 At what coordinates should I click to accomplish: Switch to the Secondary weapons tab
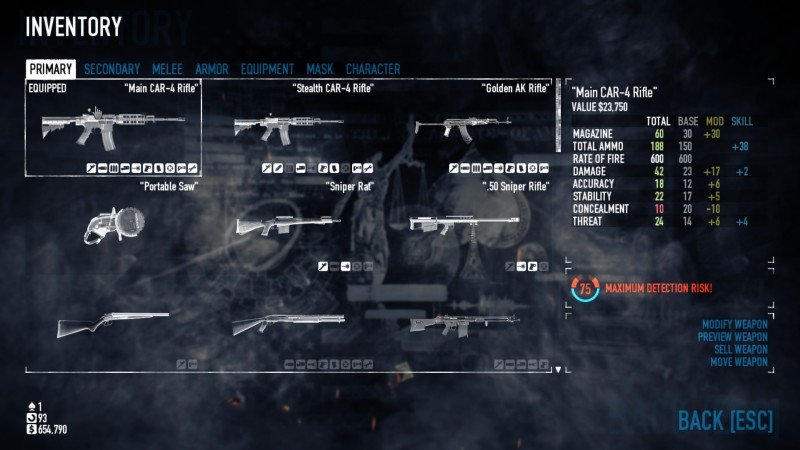112,69
